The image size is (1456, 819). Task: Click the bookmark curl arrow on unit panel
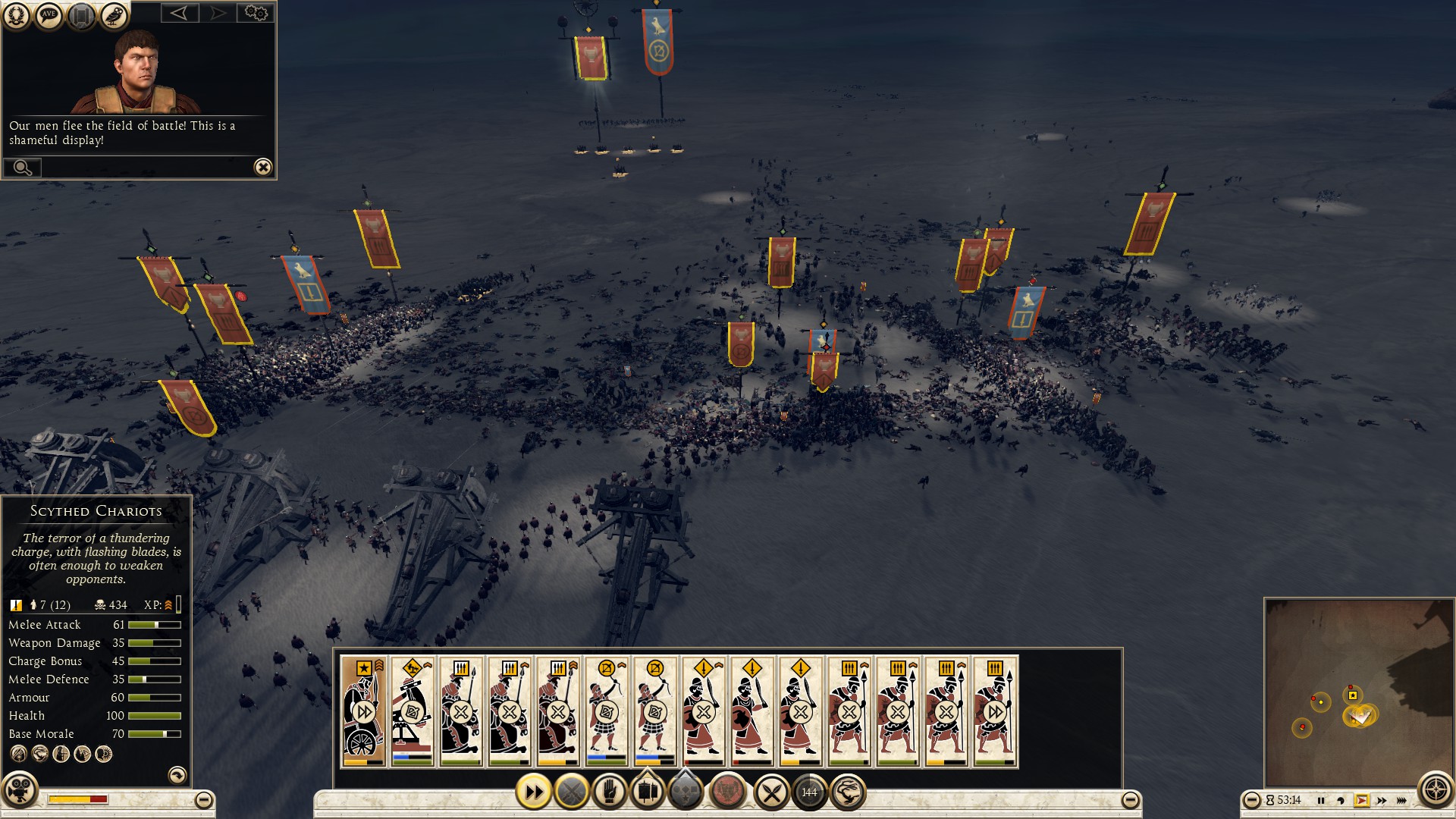pos(177,775)
